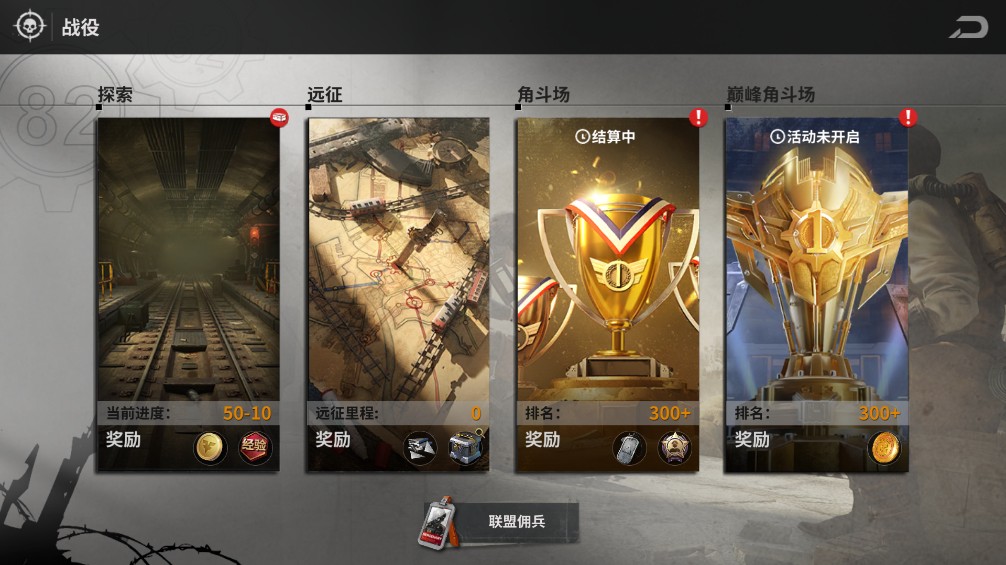1006x565 pixels.
Task: Tap the red chest badge on 探索
Action: pyautogui.click(x=279, y=118)
